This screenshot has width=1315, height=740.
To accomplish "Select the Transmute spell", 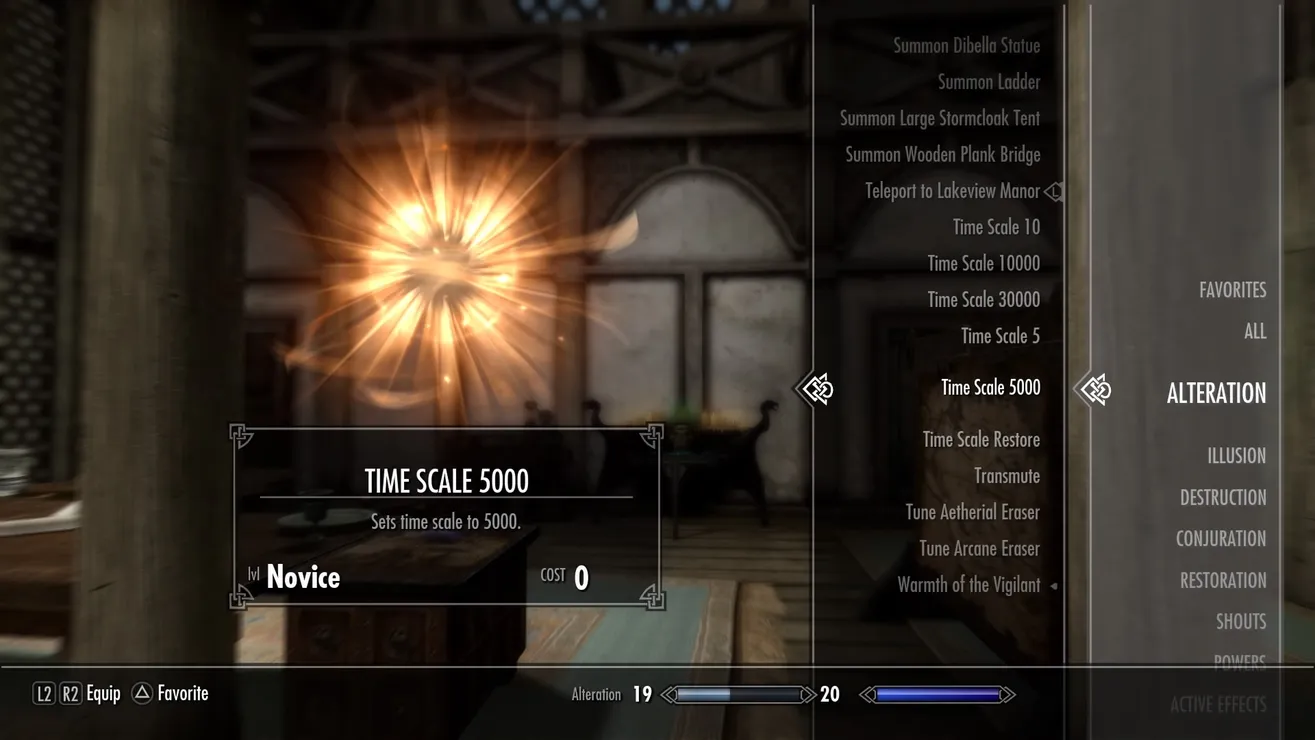I will pyautogui.click(x=1007, y=476).
